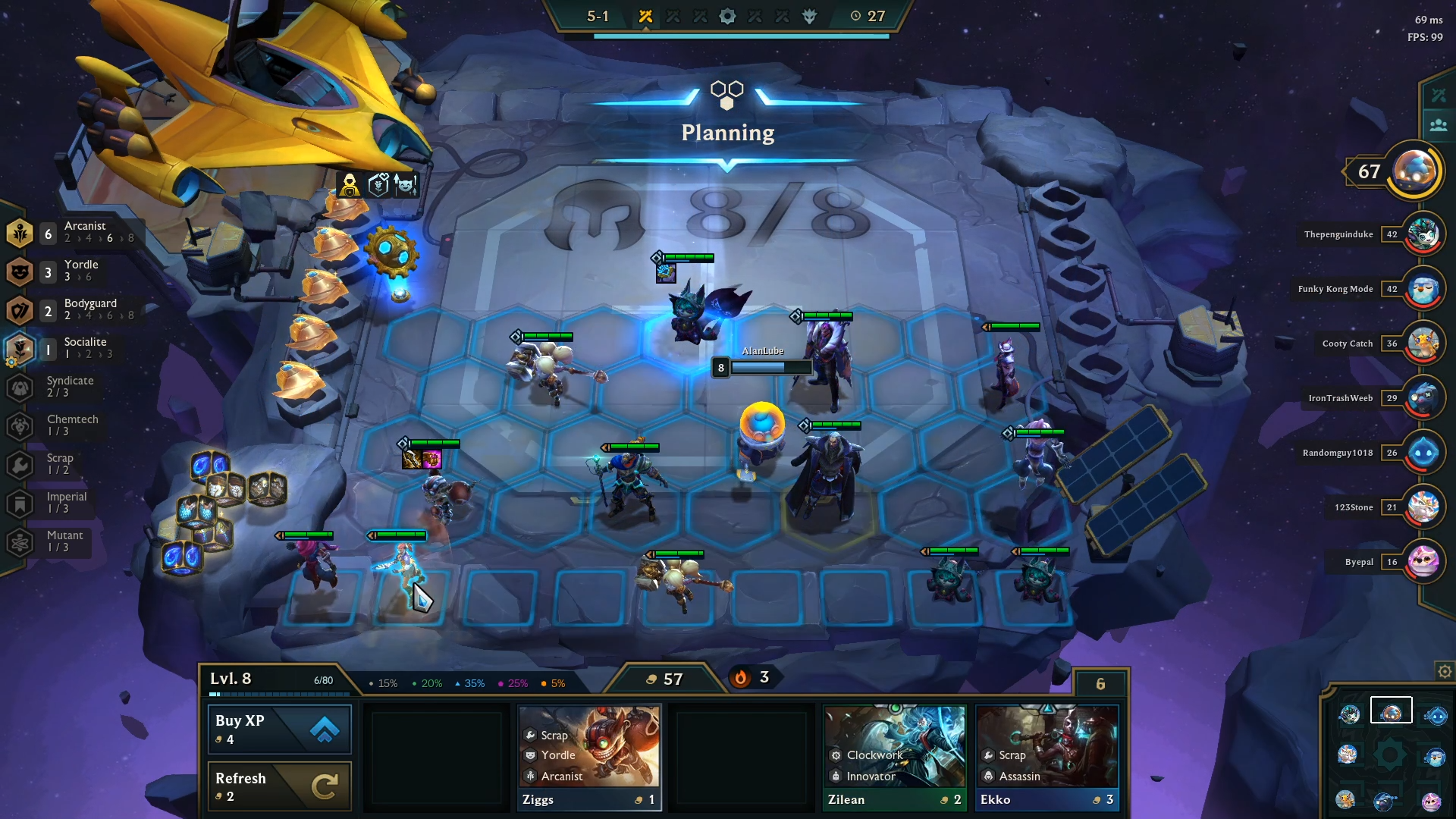Jump to Byepal's board
Screen dimensions: 1456x819
tap(1423, 562)
